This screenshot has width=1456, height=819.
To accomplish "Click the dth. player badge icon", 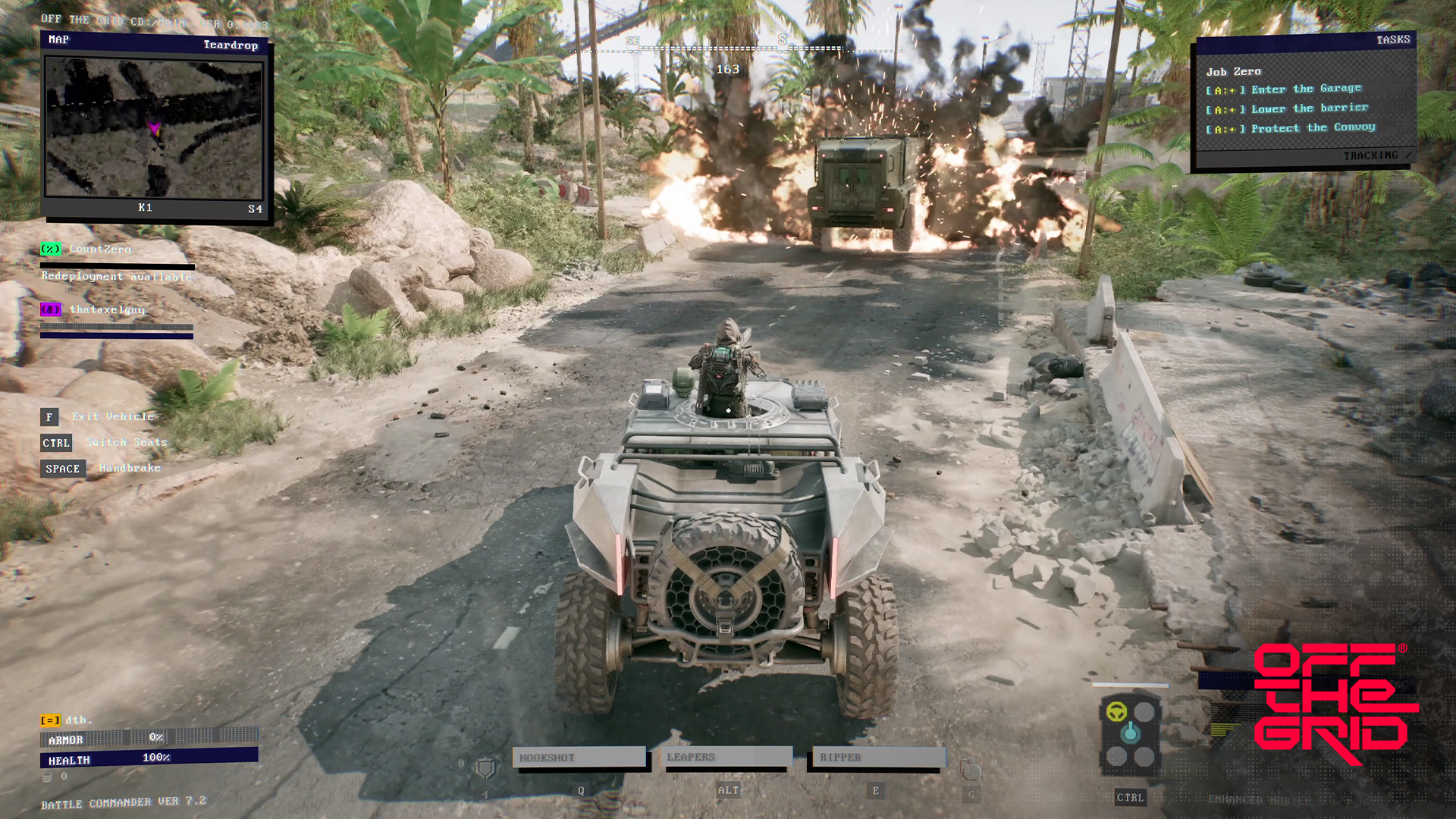I will tap(49, 720).
